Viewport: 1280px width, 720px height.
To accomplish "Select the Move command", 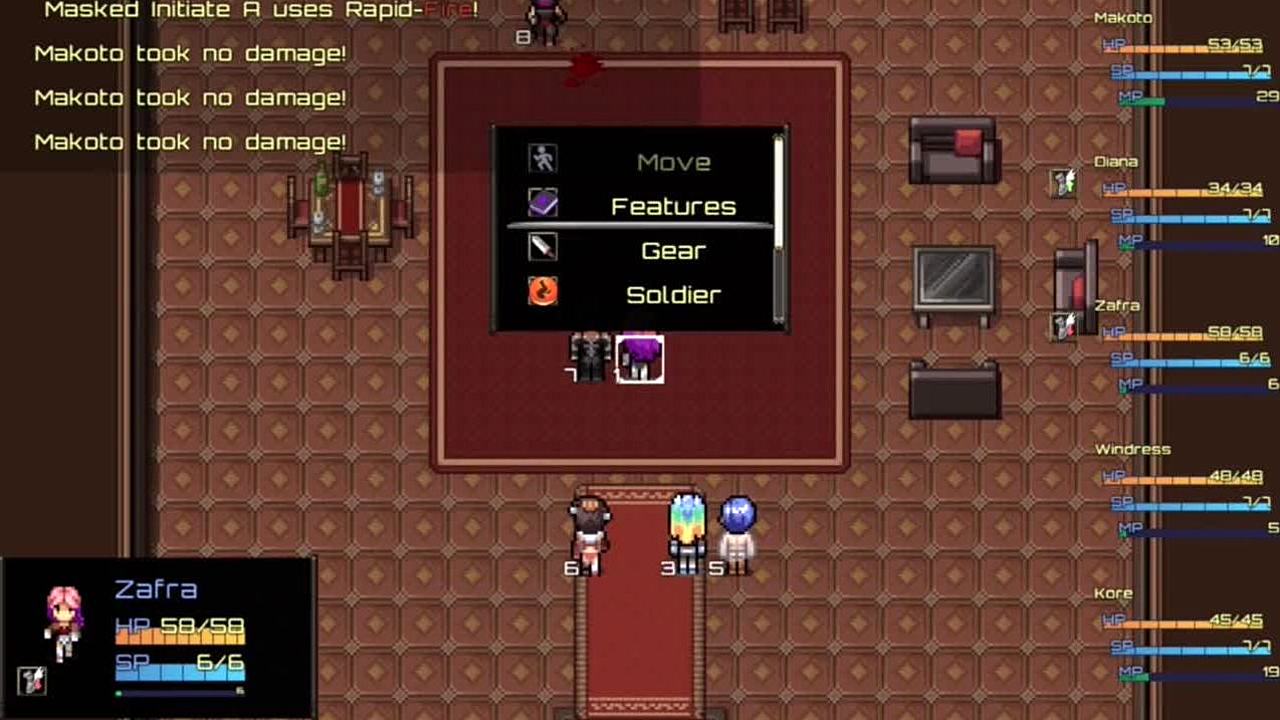I will (672, 162).
